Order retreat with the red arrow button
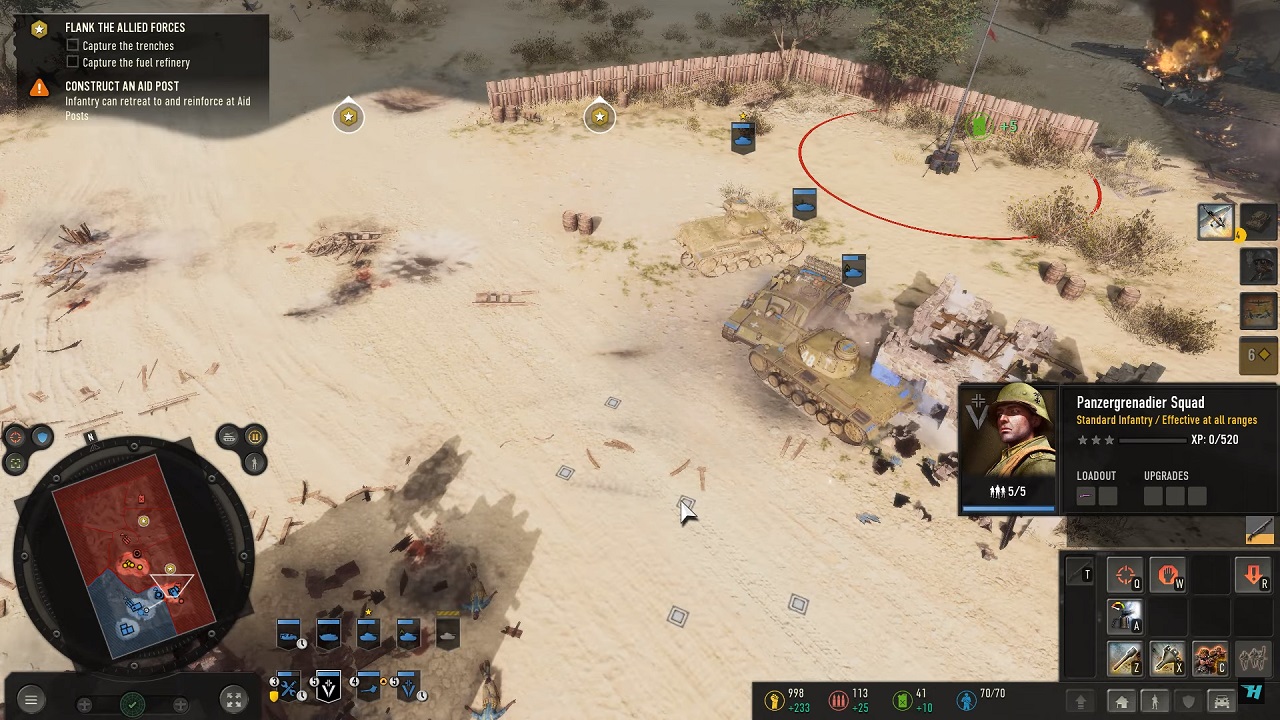The width and height of the screenshot is (1280, 720). pyautogui.click(x=1253, y=576)
